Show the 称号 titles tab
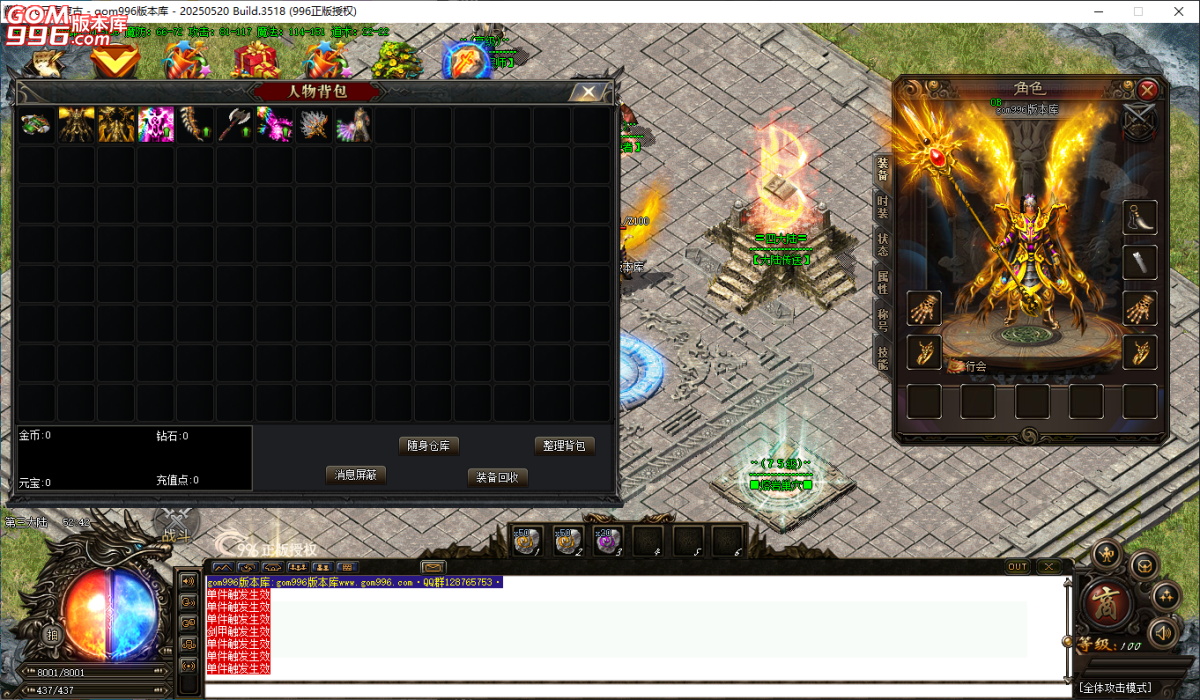Screen dimensions: 1200x700 pyautogui.click(x=882, y=320)
